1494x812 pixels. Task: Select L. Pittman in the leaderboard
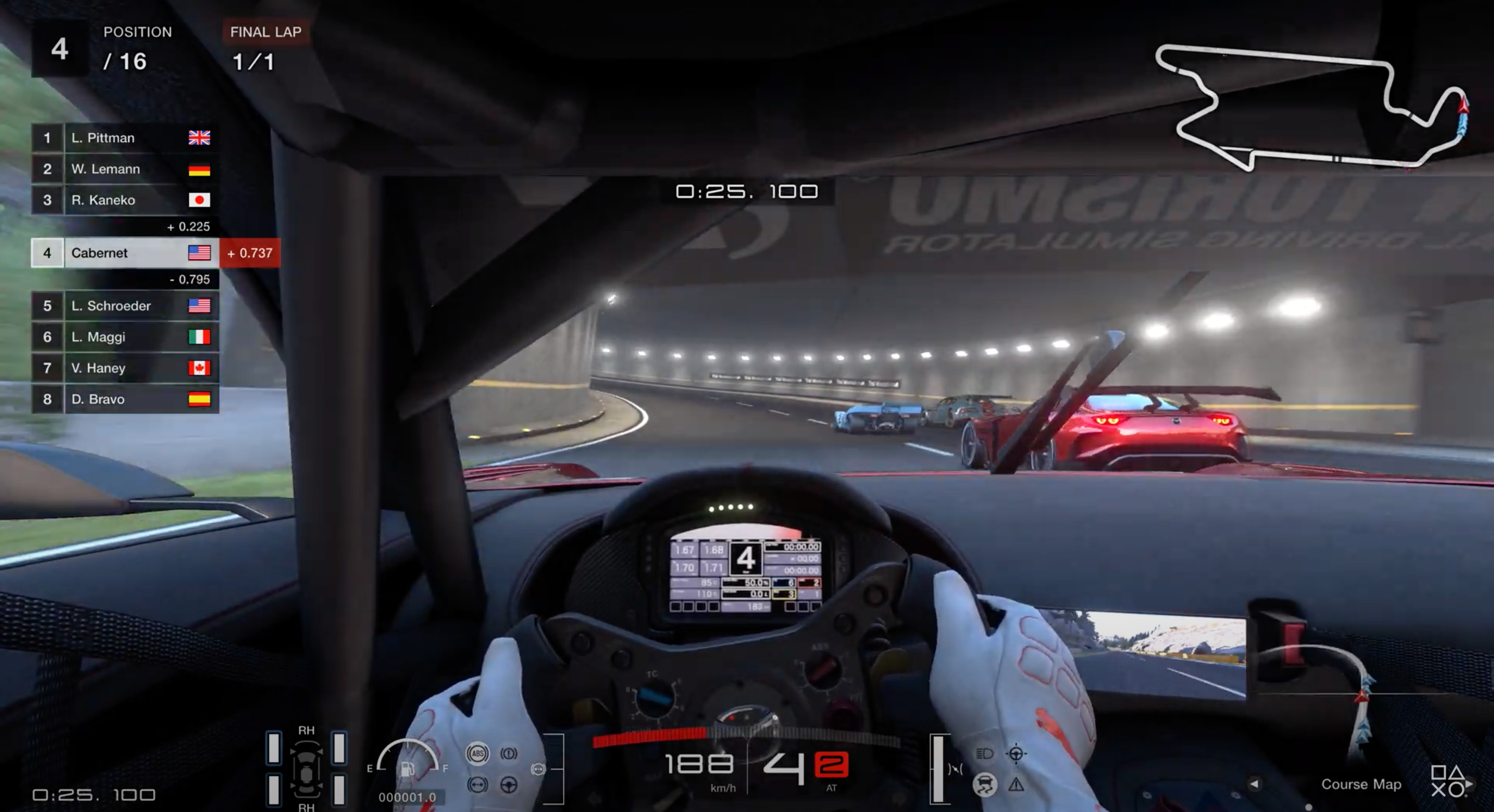click(125, 138)
